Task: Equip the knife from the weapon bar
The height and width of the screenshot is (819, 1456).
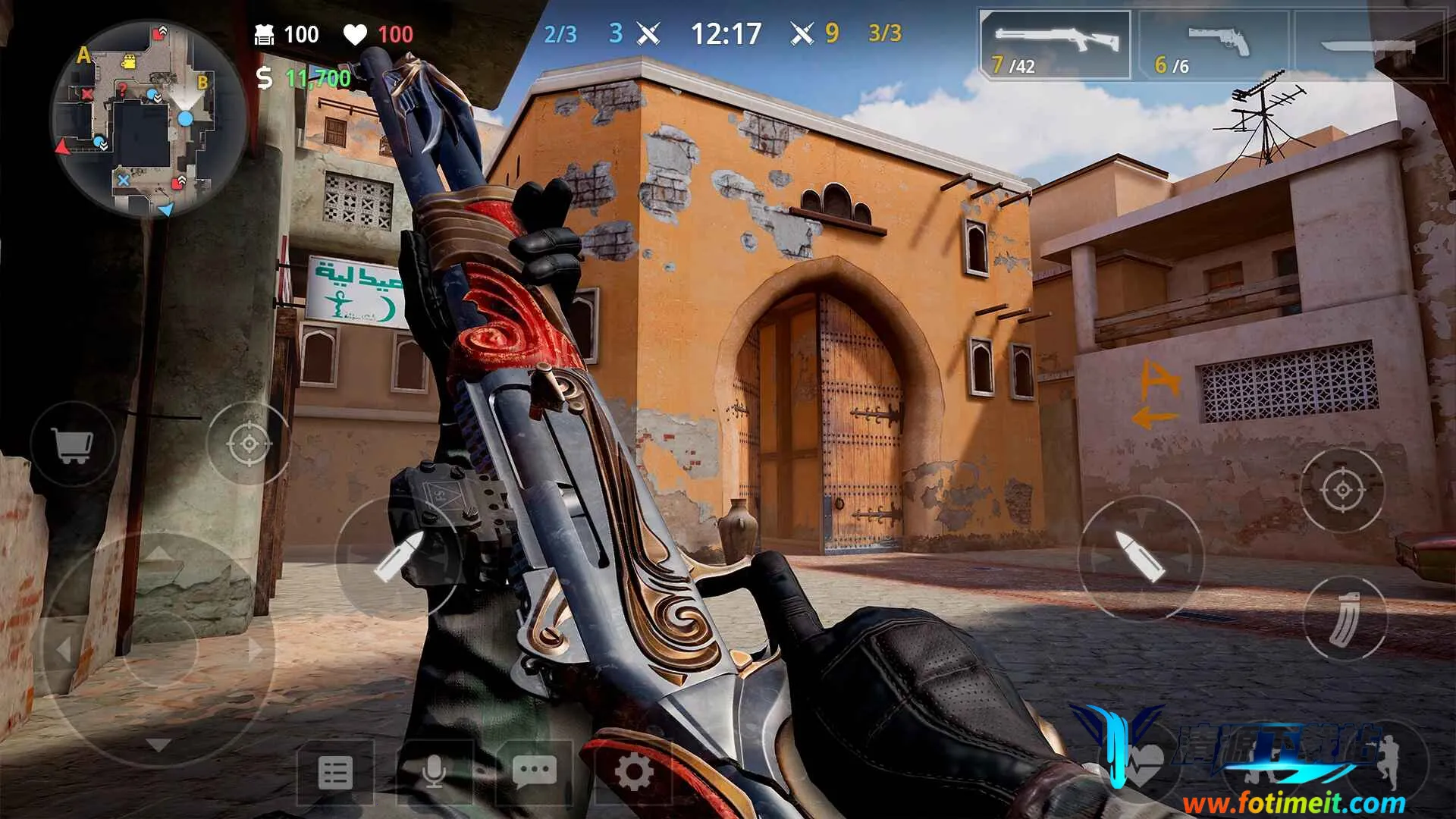Action: click(1371, 45)
